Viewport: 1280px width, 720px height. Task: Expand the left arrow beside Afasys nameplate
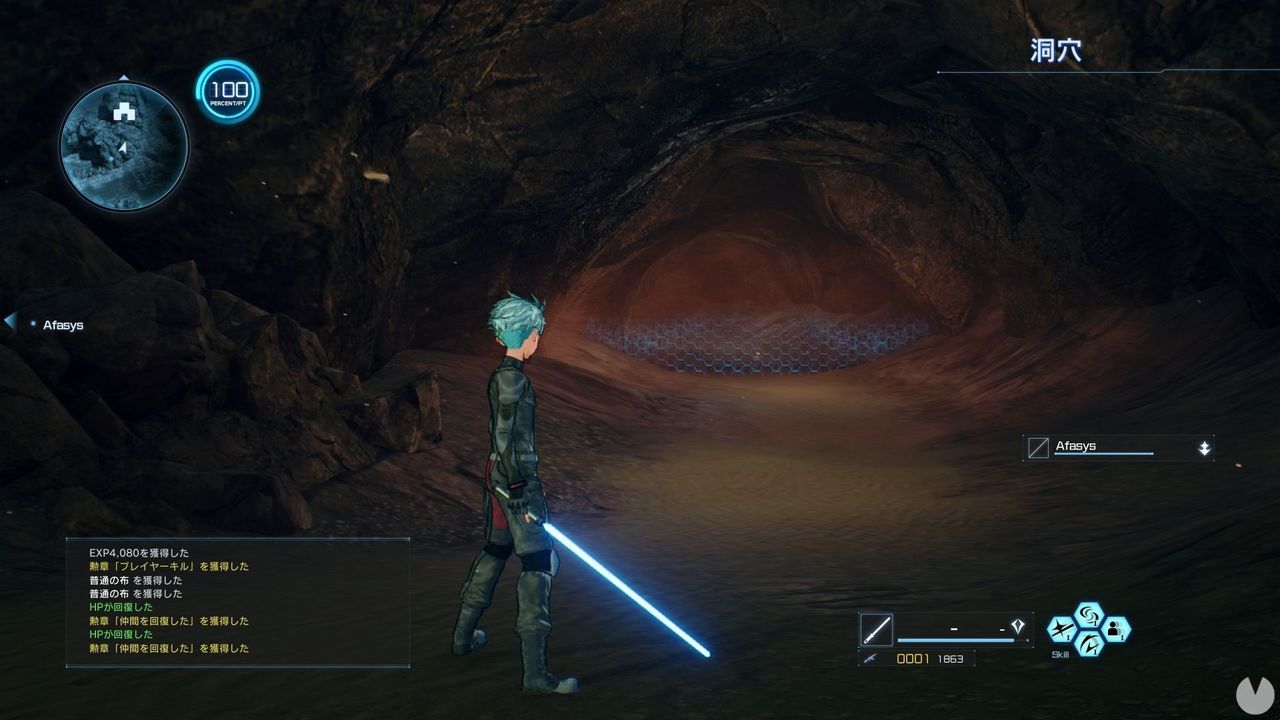[x=9, y=320]
